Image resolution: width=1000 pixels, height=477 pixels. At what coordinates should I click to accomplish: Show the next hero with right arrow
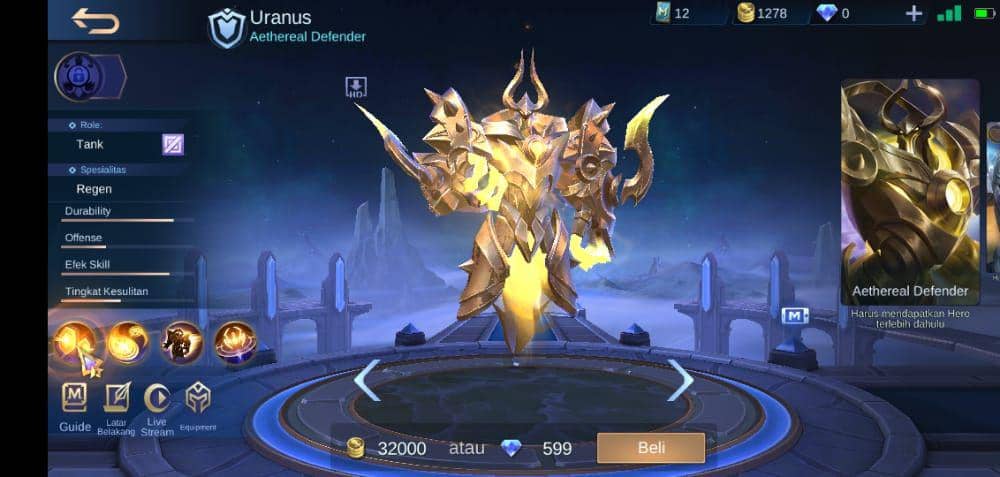[x=681, y=380]
